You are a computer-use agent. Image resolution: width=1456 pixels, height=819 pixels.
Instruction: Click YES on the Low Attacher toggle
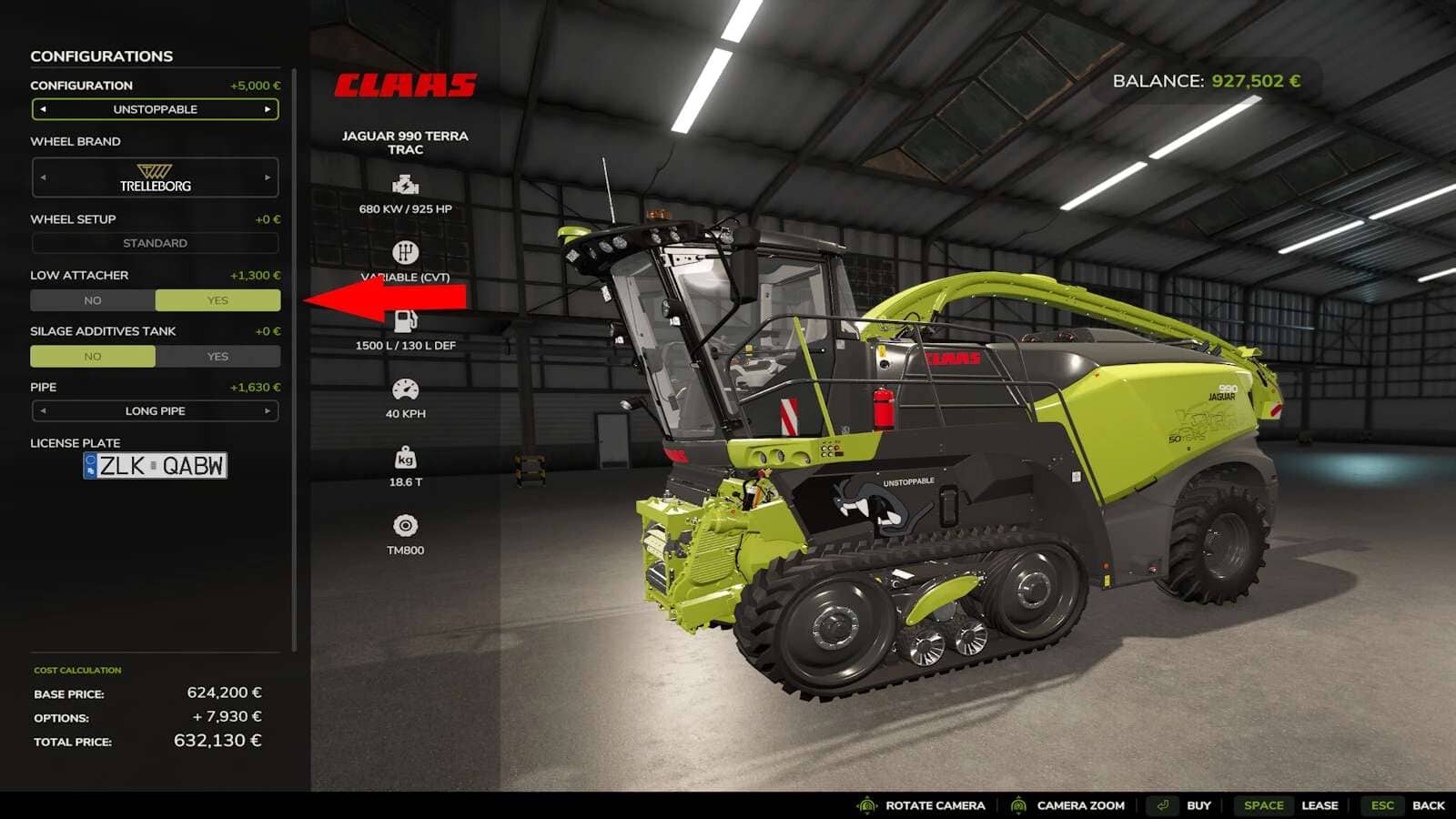tap(217, 300)
